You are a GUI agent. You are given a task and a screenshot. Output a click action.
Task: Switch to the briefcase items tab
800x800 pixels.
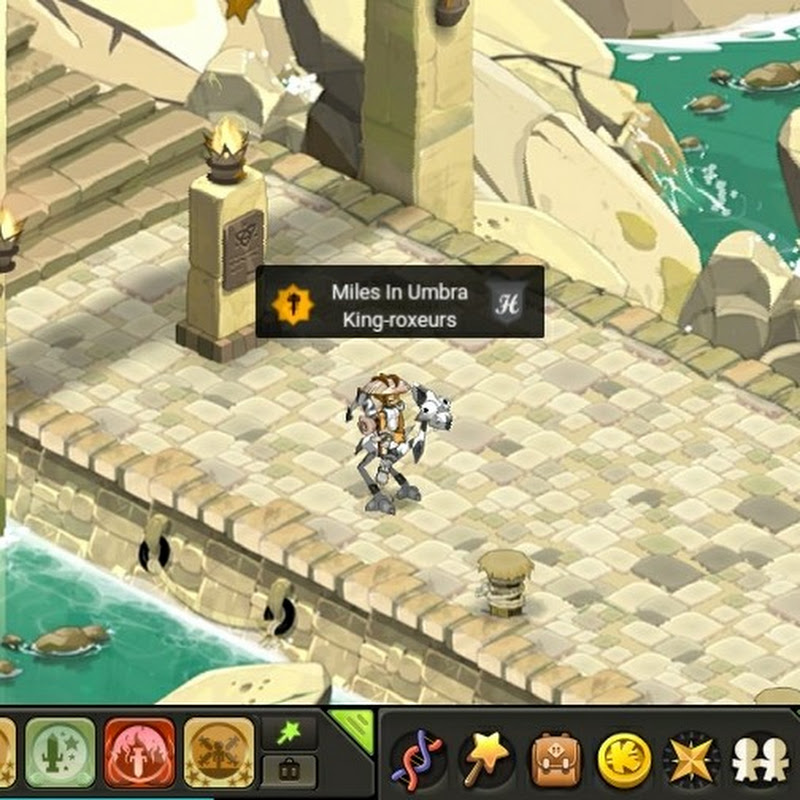[289, 771]
